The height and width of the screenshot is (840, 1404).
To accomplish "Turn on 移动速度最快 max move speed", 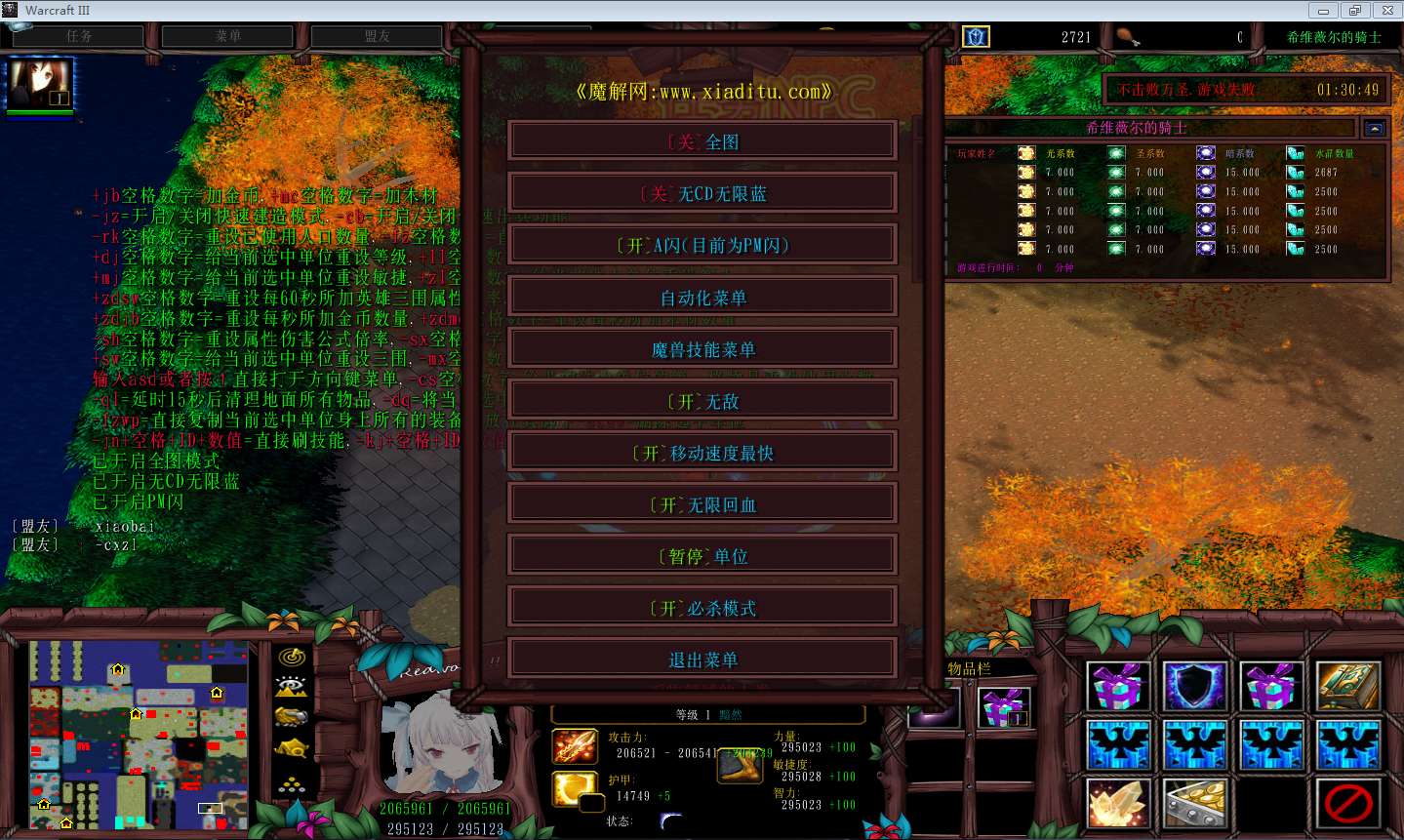I will [702, 453].
